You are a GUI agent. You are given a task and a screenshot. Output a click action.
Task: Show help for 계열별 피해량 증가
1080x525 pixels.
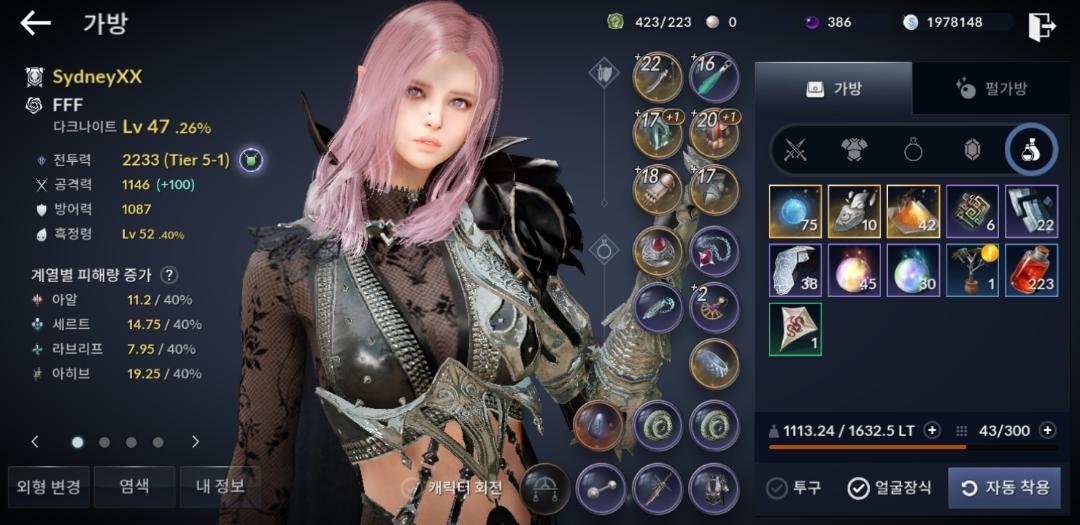(x=170, y=275)
